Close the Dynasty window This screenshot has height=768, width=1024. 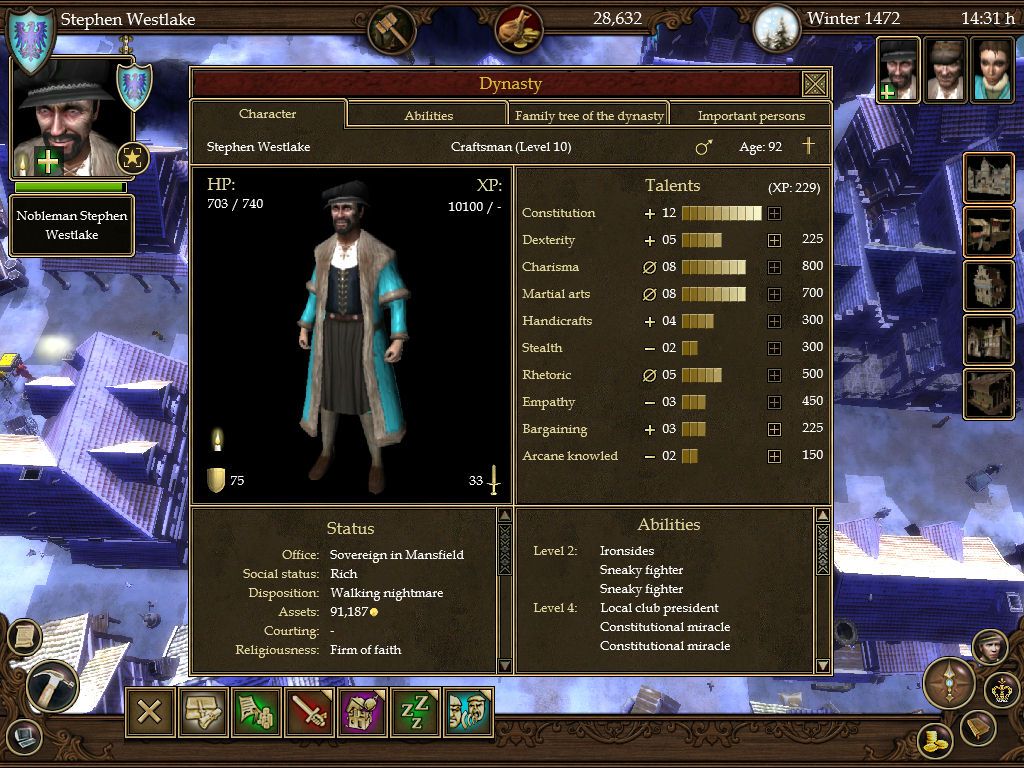pyautogui.click(x=815, y=84)
